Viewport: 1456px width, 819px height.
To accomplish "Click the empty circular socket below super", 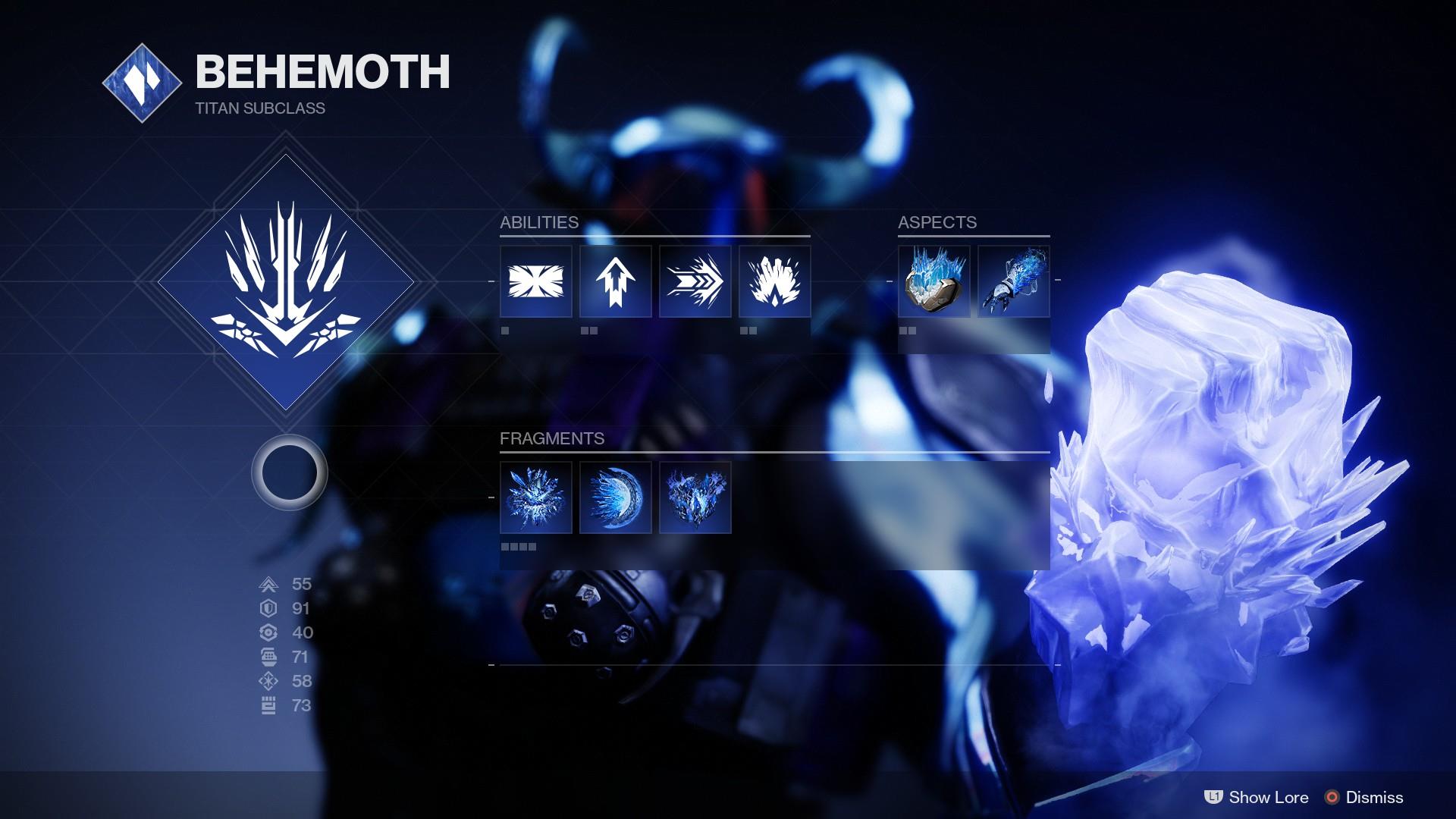I will (289, 472).
